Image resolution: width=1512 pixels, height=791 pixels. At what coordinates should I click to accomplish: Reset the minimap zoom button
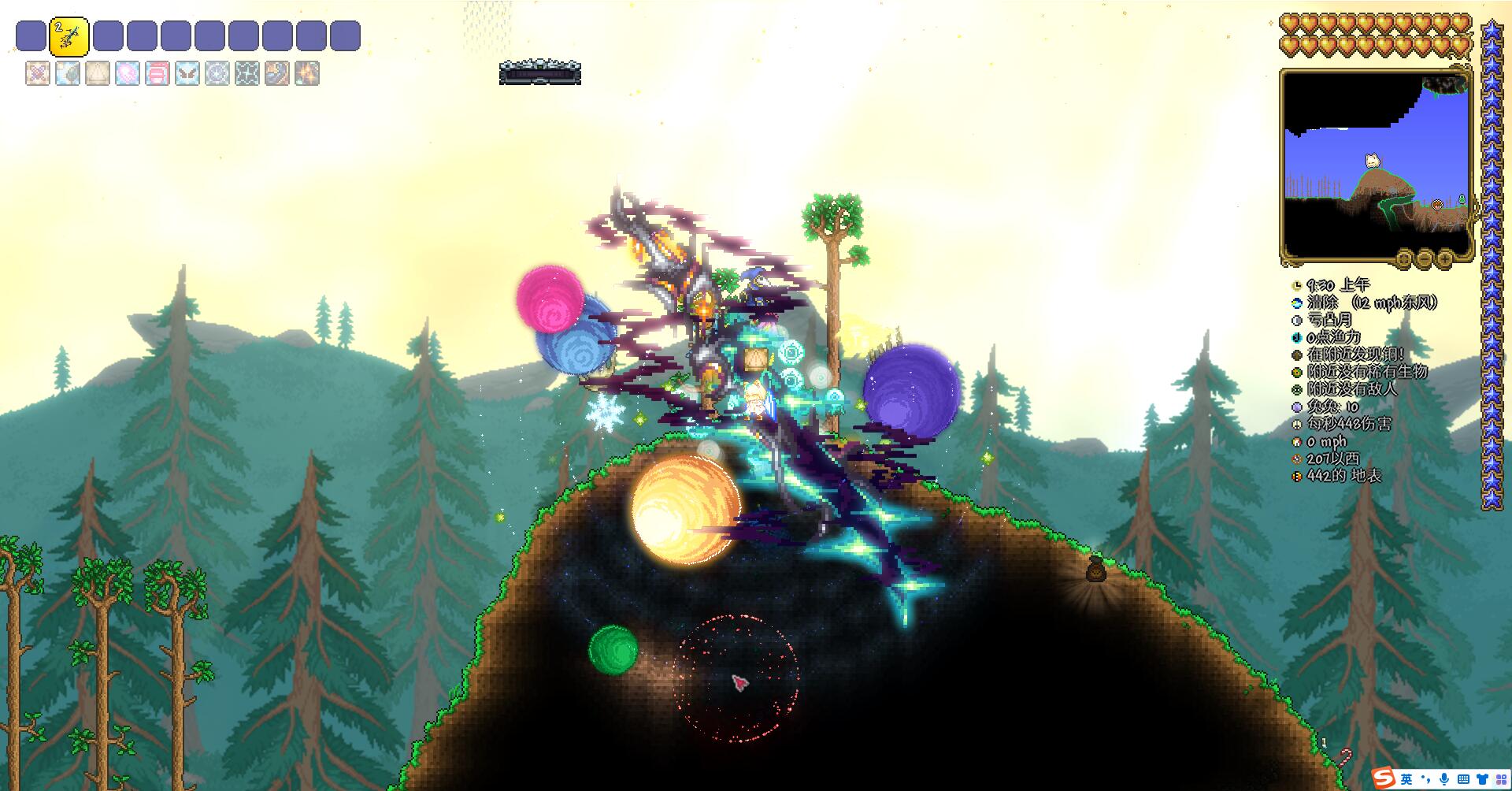[x=1404, y=258]
